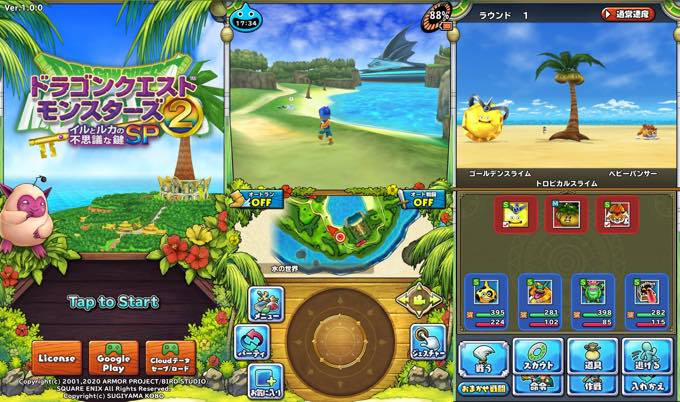Image resolution: width=680 pixels, height=402 pixels.
Task: Click the camera direction control
Action: point(420,300)
